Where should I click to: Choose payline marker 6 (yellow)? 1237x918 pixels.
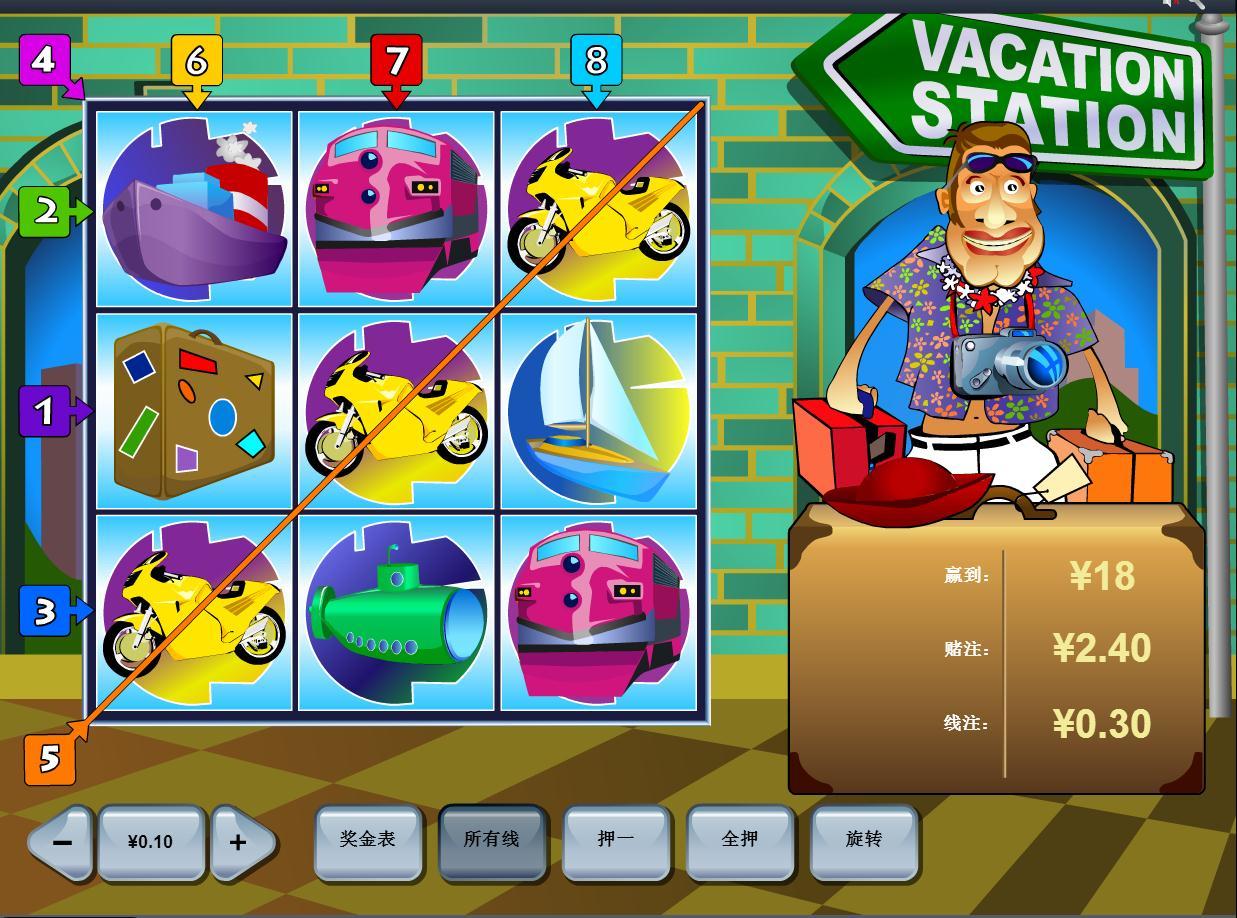tap(196, 61)
